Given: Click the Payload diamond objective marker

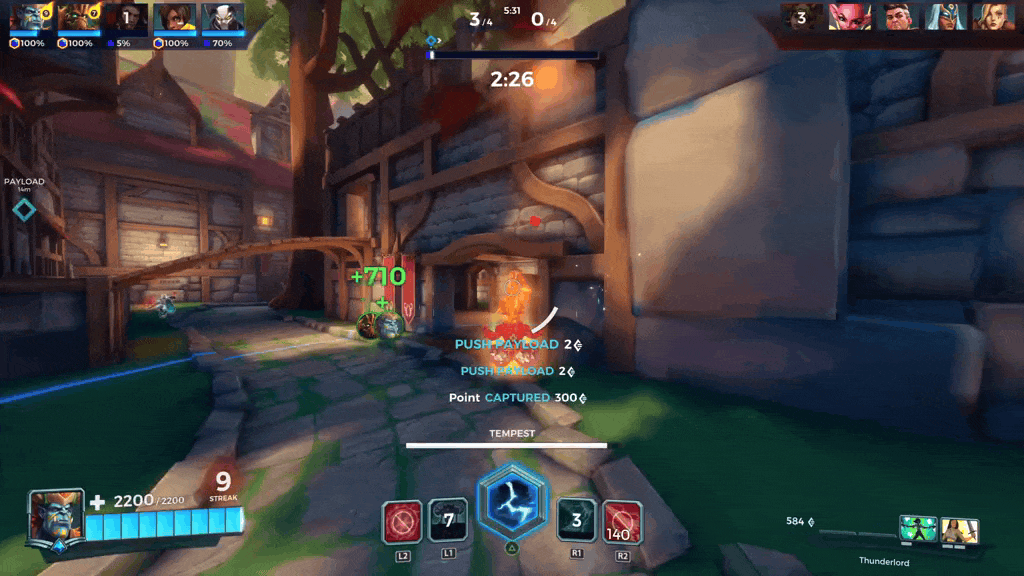Looking at the screenshot, I should coord(24,209).
